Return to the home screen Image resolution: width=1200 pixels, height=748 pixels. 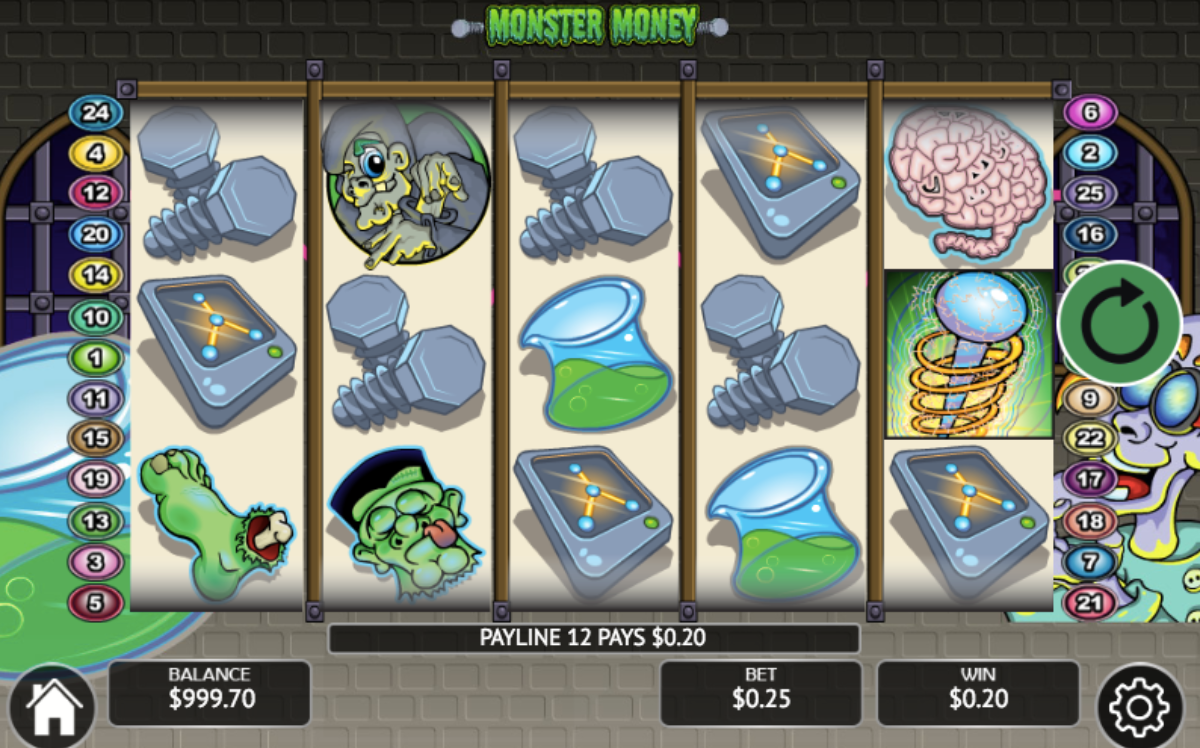click(x=53, y=708)
